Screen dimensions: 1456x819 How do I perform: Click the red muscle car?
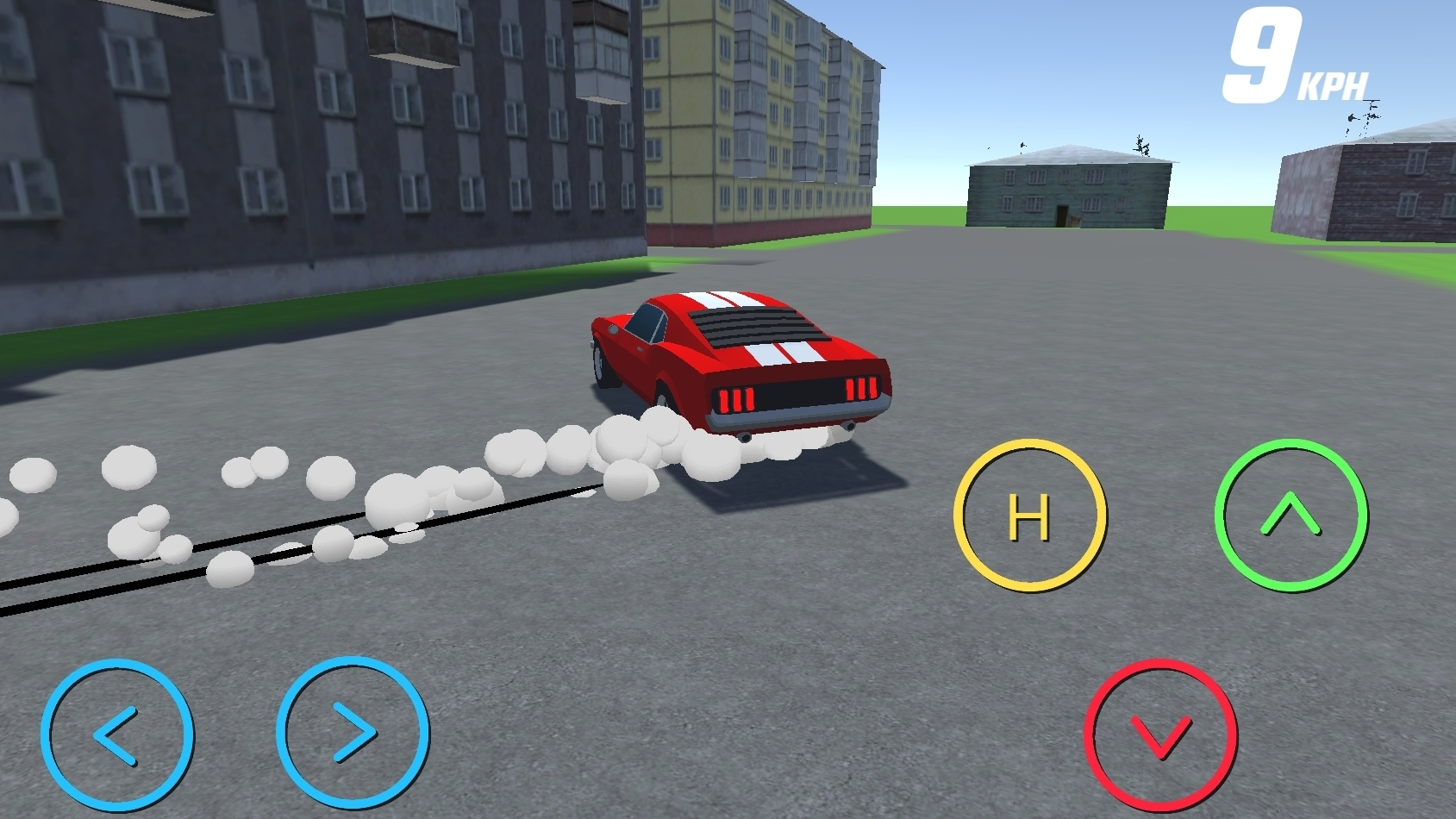tap(741, 362)
